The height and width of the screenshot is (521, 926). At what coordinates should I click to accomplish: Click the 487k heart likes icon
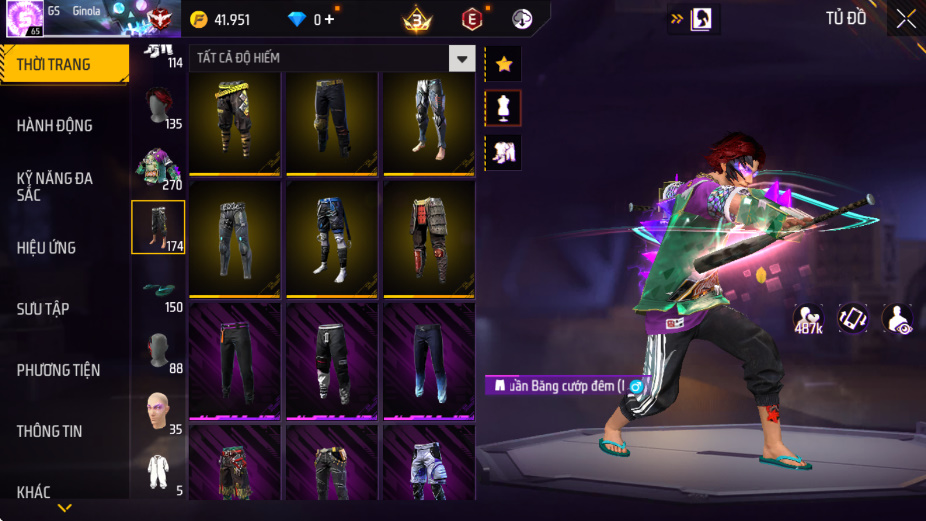click(808, 318)
